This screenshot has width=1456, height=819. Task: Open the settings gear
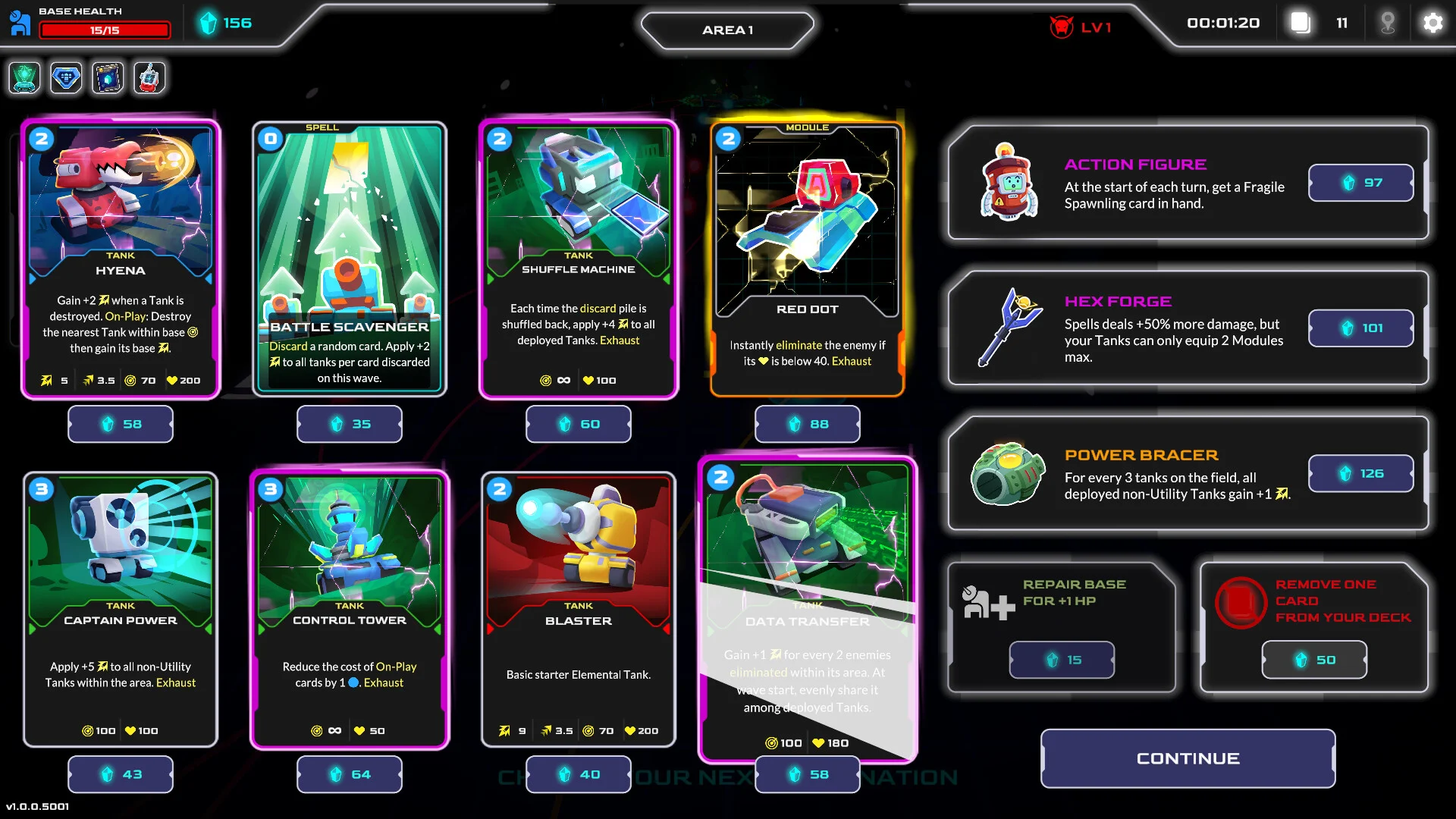tap(1432, 24)
